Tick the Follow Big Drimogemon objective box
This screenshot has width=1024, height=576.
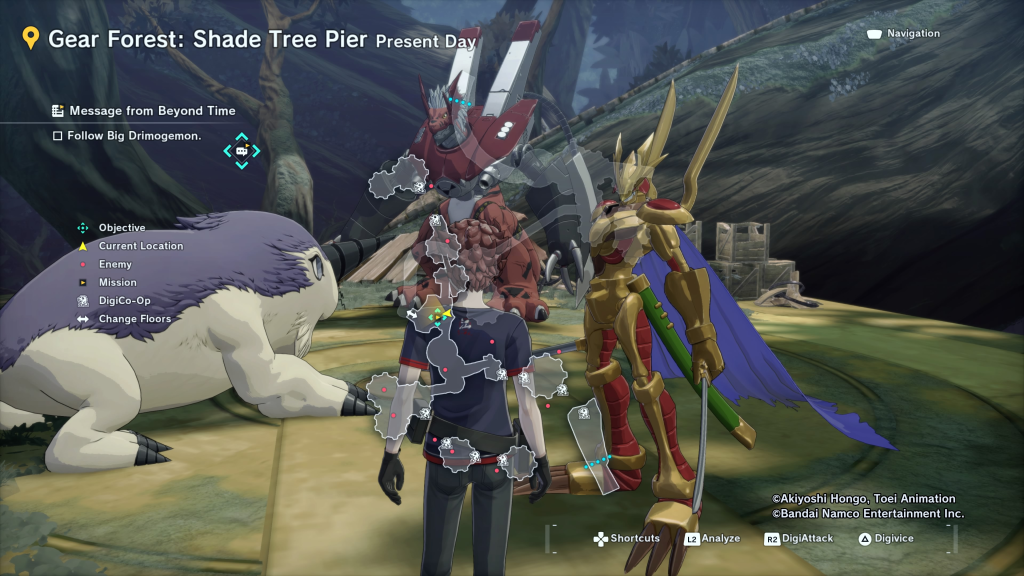click(58, 136)
